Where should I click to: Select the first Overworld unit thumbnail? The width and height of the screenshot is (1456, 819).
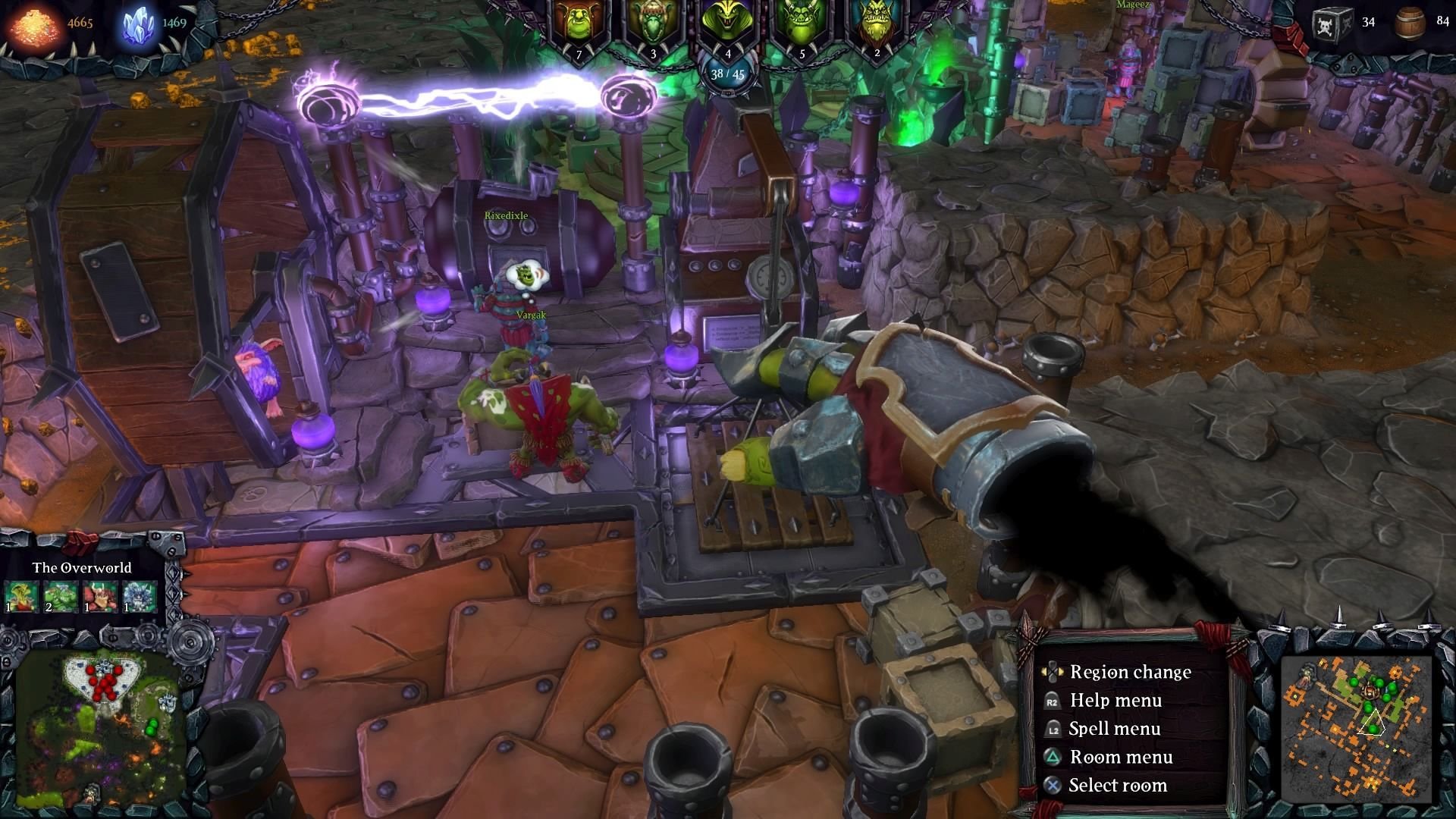(19, 597)
